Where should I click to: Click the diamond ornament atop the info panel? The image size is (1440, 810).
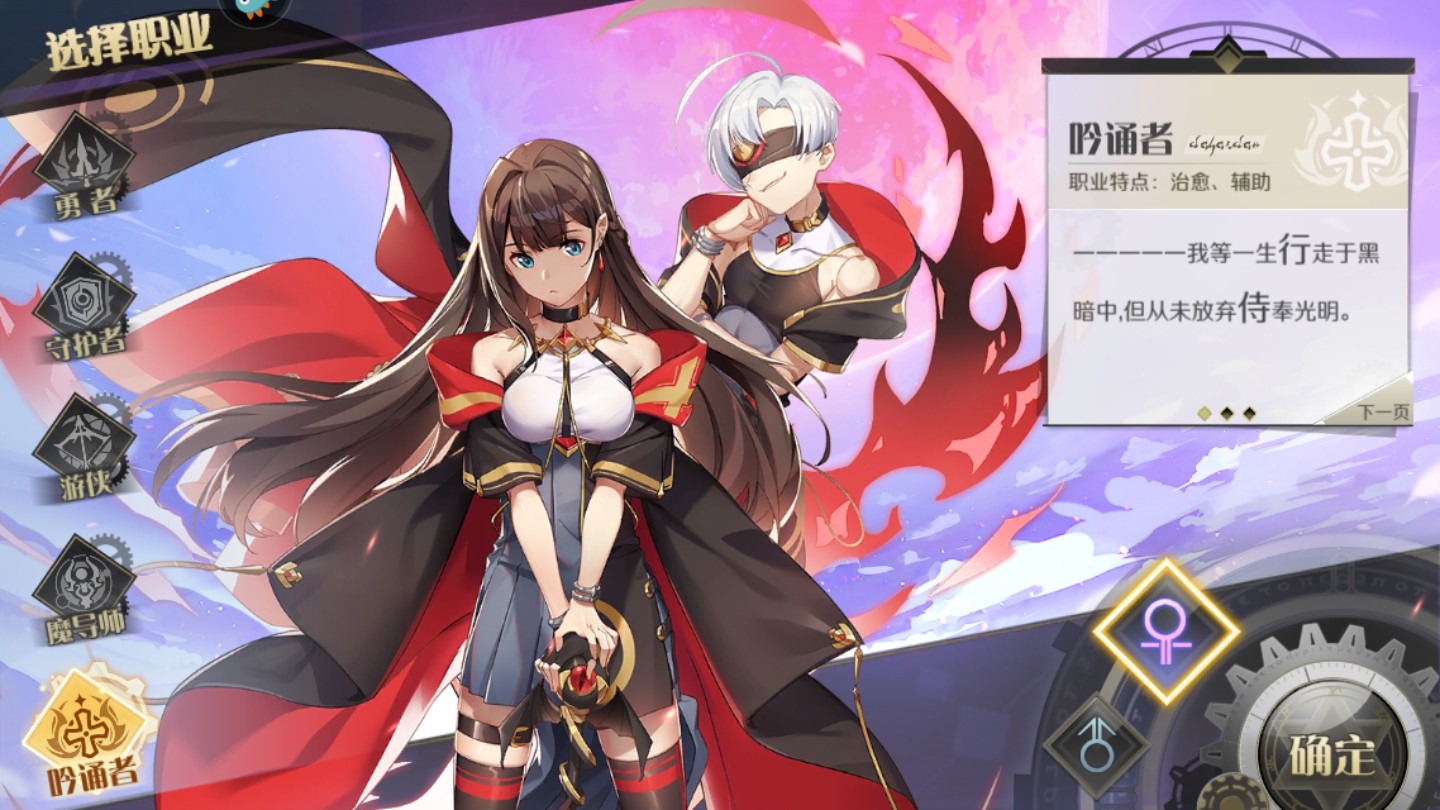(x=1227, y=55)
